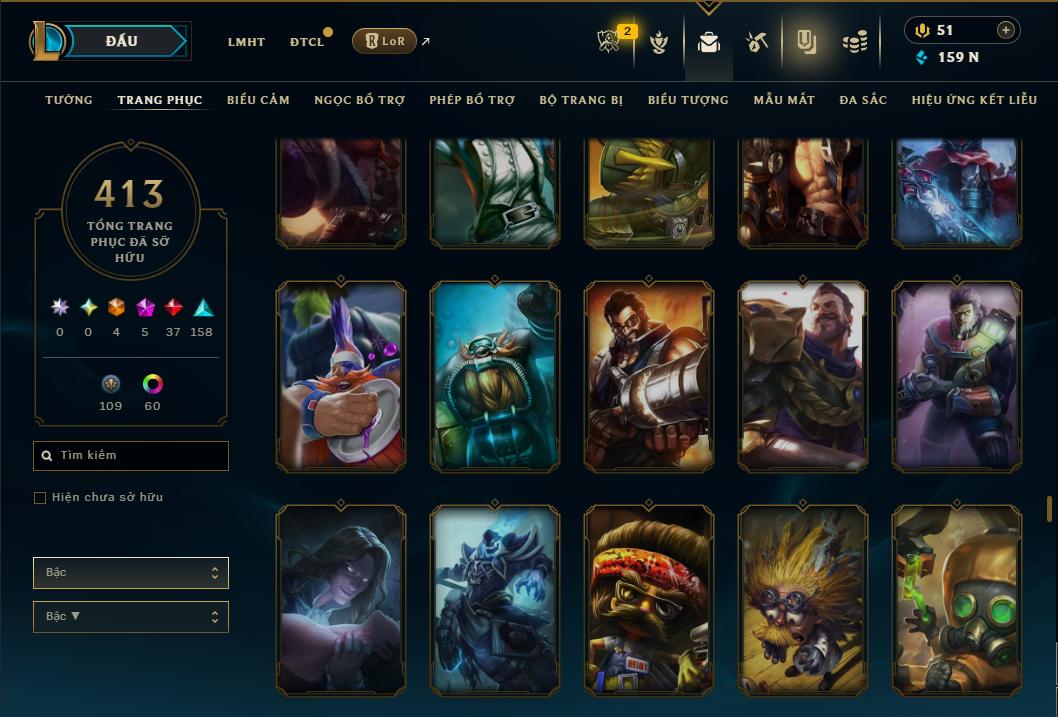Open the loot hammer icon
Image resolution: width=1058 pixels, height=717 pixels.
coord(756,42)
